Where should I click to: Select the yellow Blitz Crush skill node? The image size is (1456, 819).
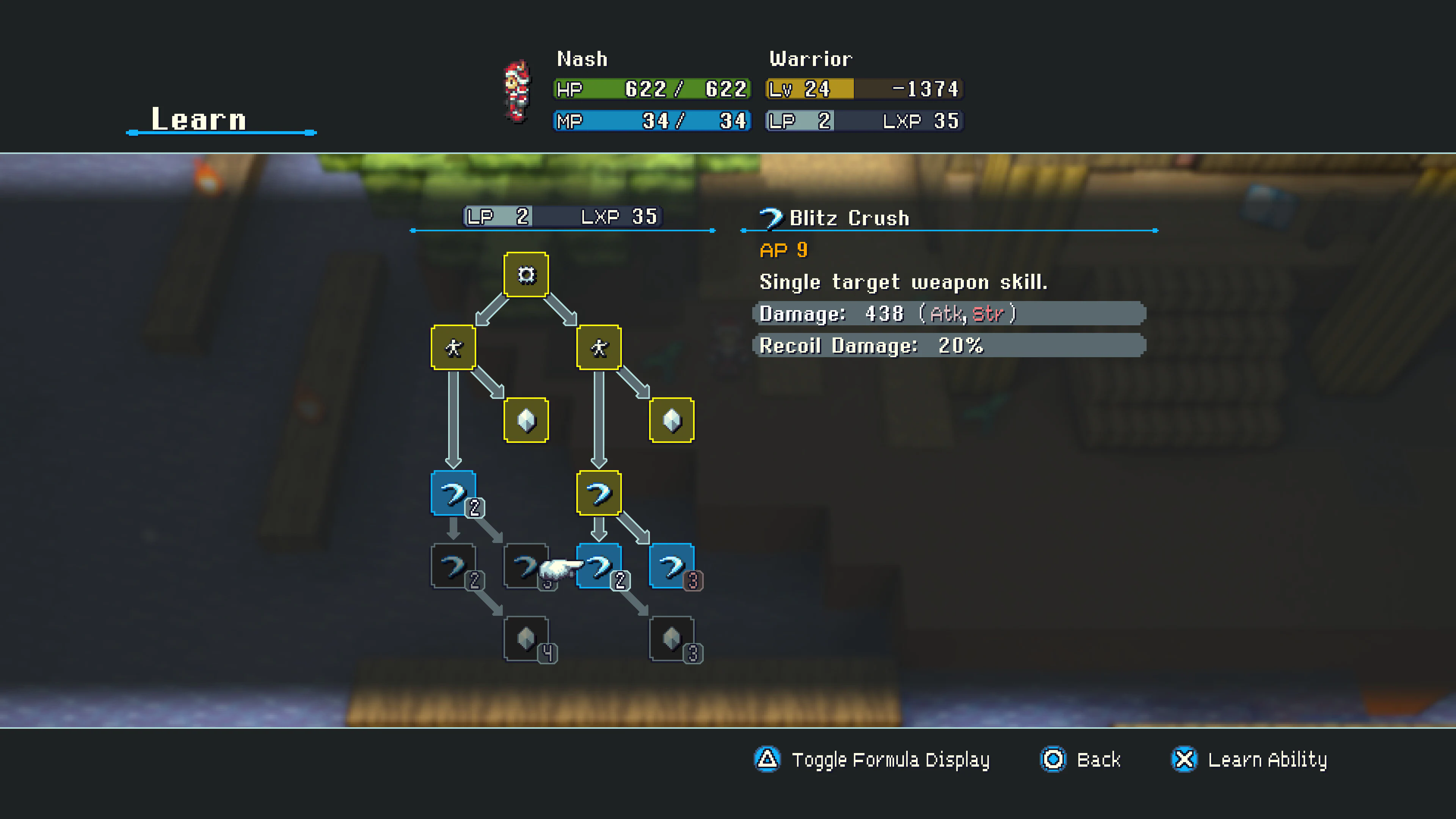(599, 492)
